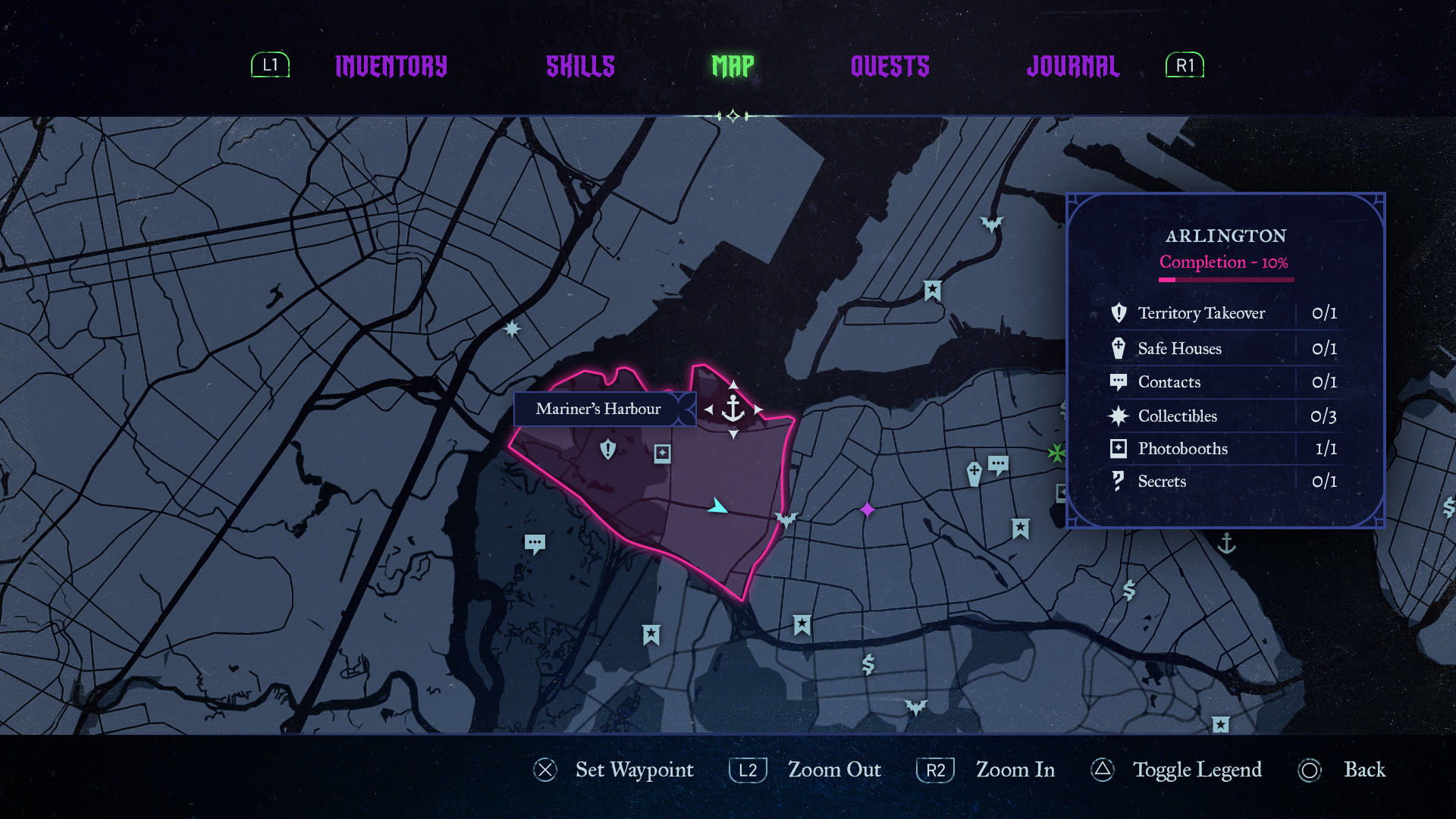Select the photobooth marker in highlighted district

[662, 453]
